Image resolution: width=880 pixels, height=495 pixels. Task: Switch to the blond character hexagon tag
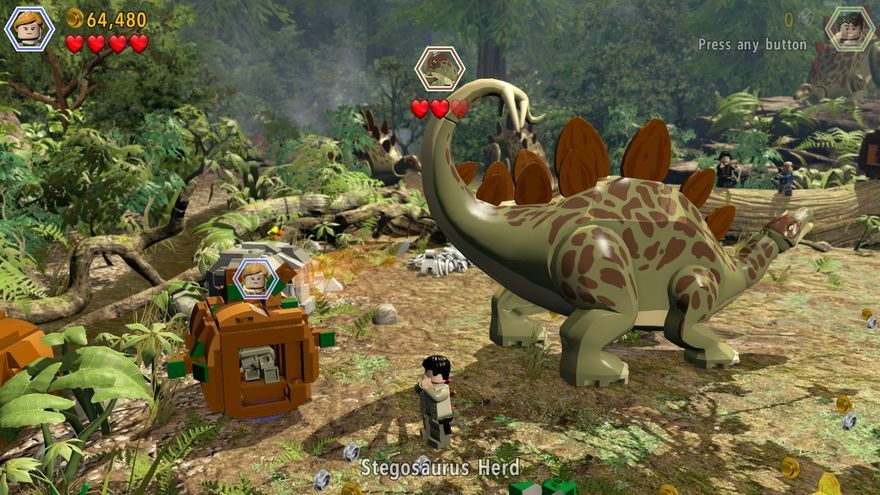(255, 277)
